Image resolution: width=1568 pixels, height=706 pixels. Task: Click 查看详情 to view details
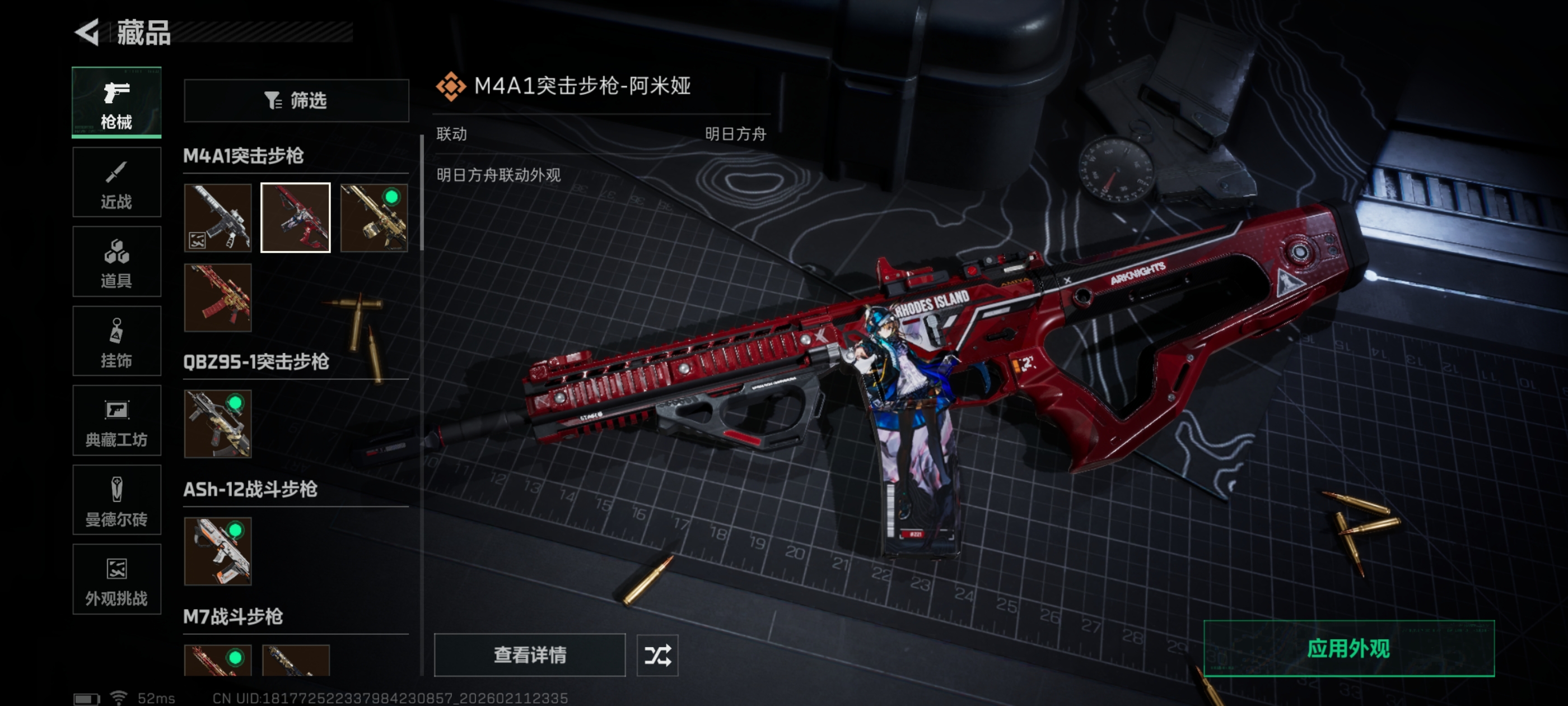tap(529, 655)
